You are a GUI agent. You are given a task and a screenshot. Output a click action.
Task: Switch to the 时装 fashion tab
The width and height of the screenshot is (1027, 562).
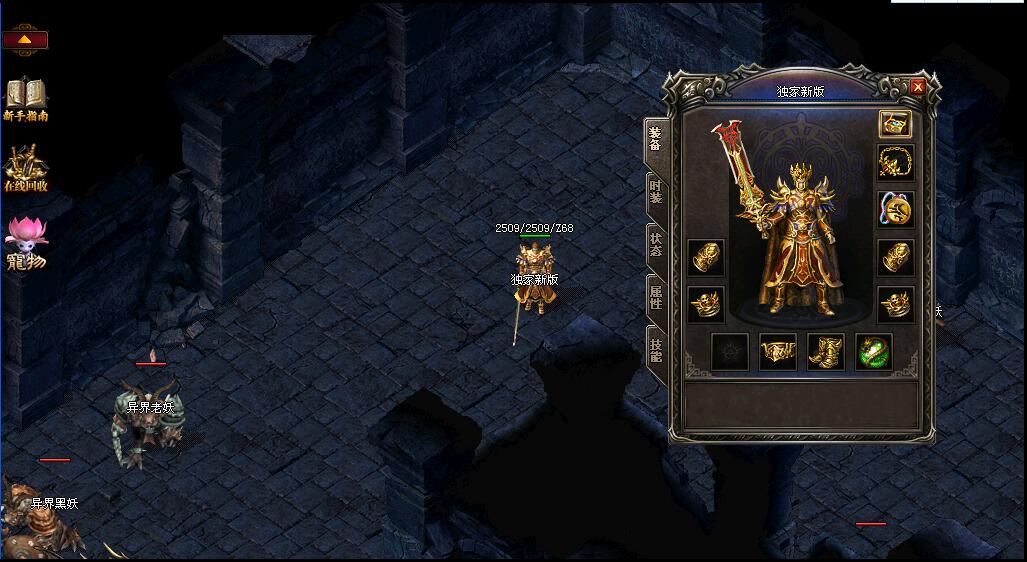pyautogui.click(x=655, y=192)
